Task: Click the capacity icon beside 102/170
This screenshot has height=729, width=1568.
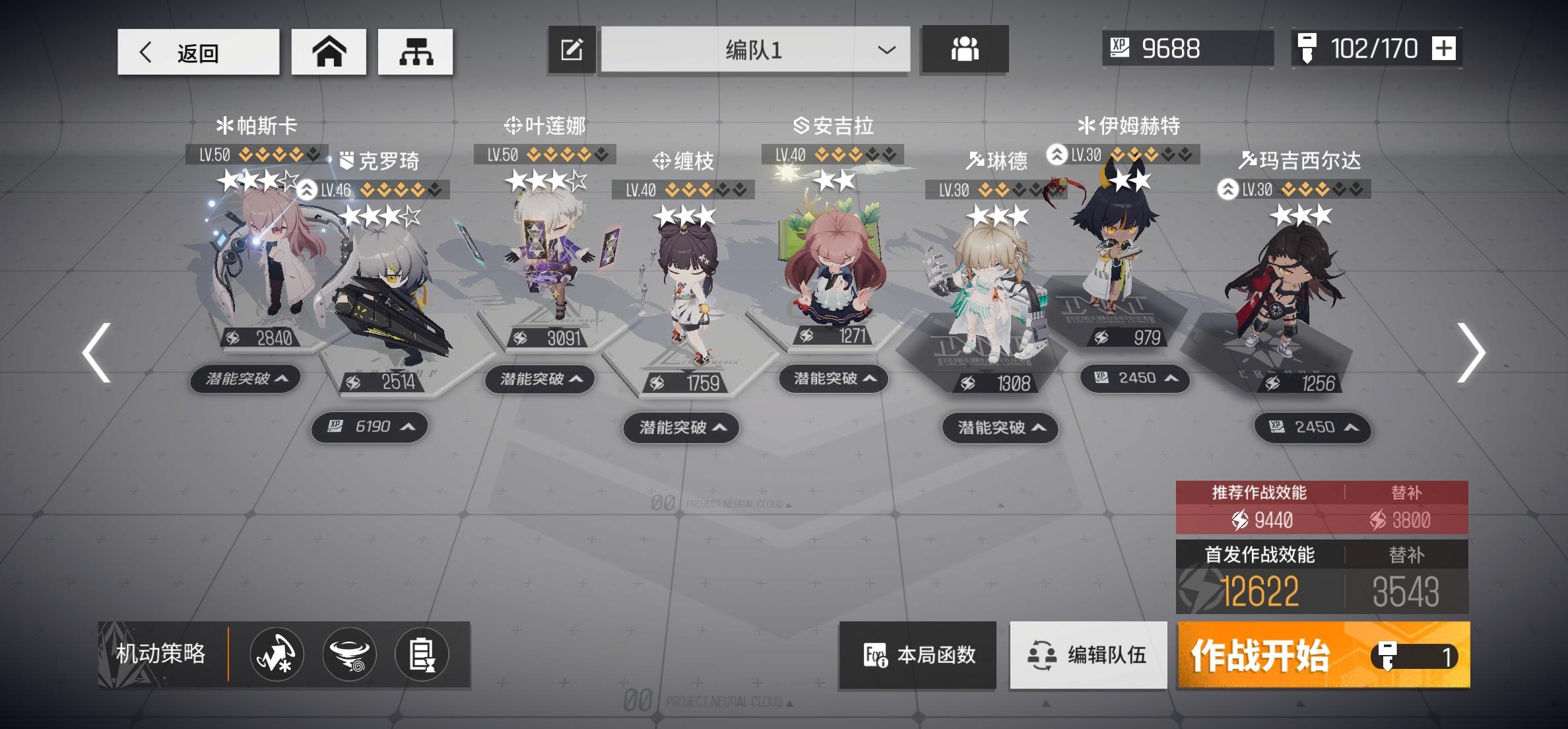Action: click(1309, 48)
